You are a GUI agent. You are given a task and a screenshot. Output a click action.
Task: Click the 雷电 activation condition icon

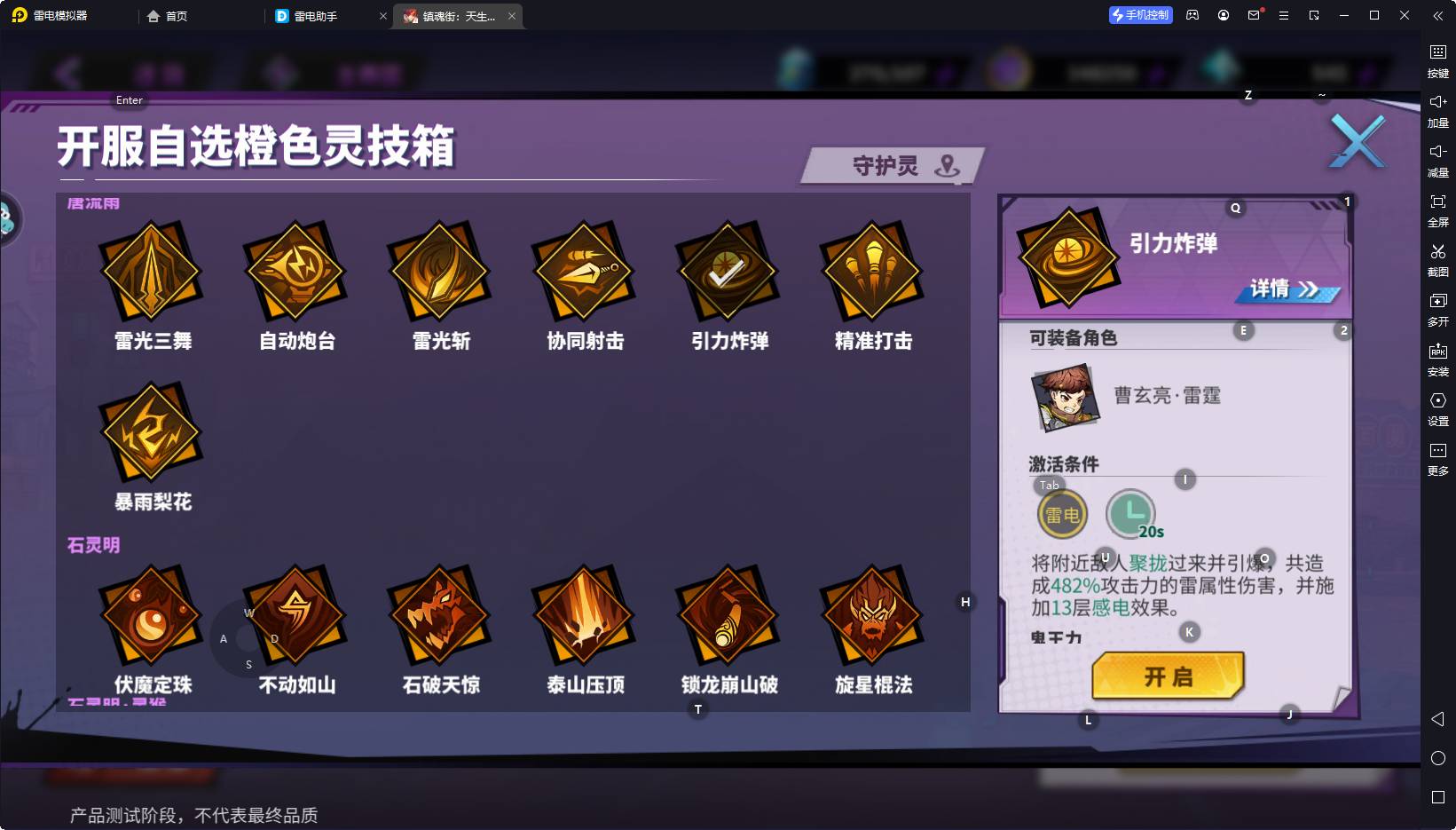pyautogui.click(x=1062, y=515)
